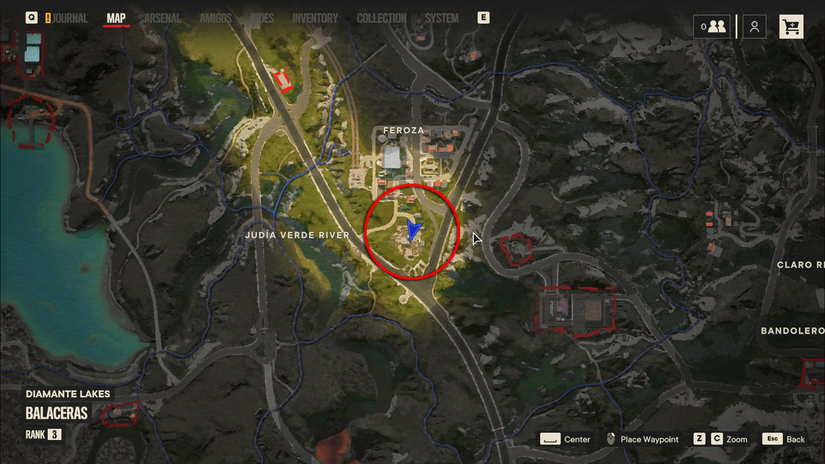Open the shopping cart store
Image resolution: width=825 pixels, height=464 pixels.
click(x=791, y=27)
